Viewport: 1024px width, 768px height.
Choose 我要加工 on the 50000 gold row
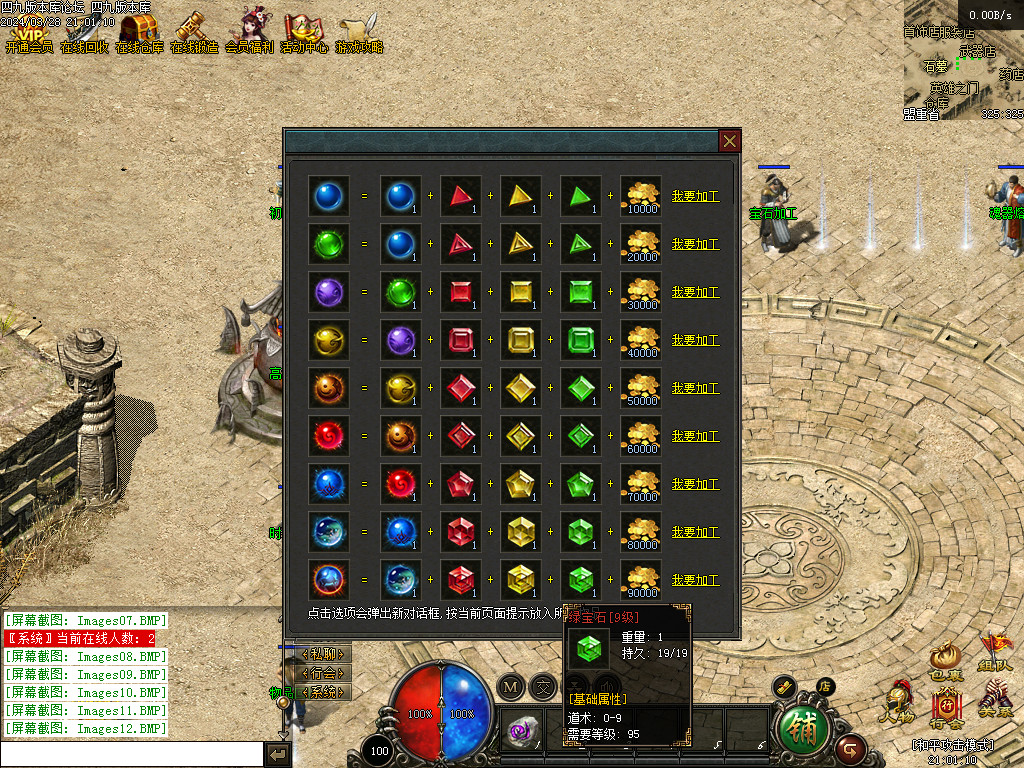[x=695, y=388]
